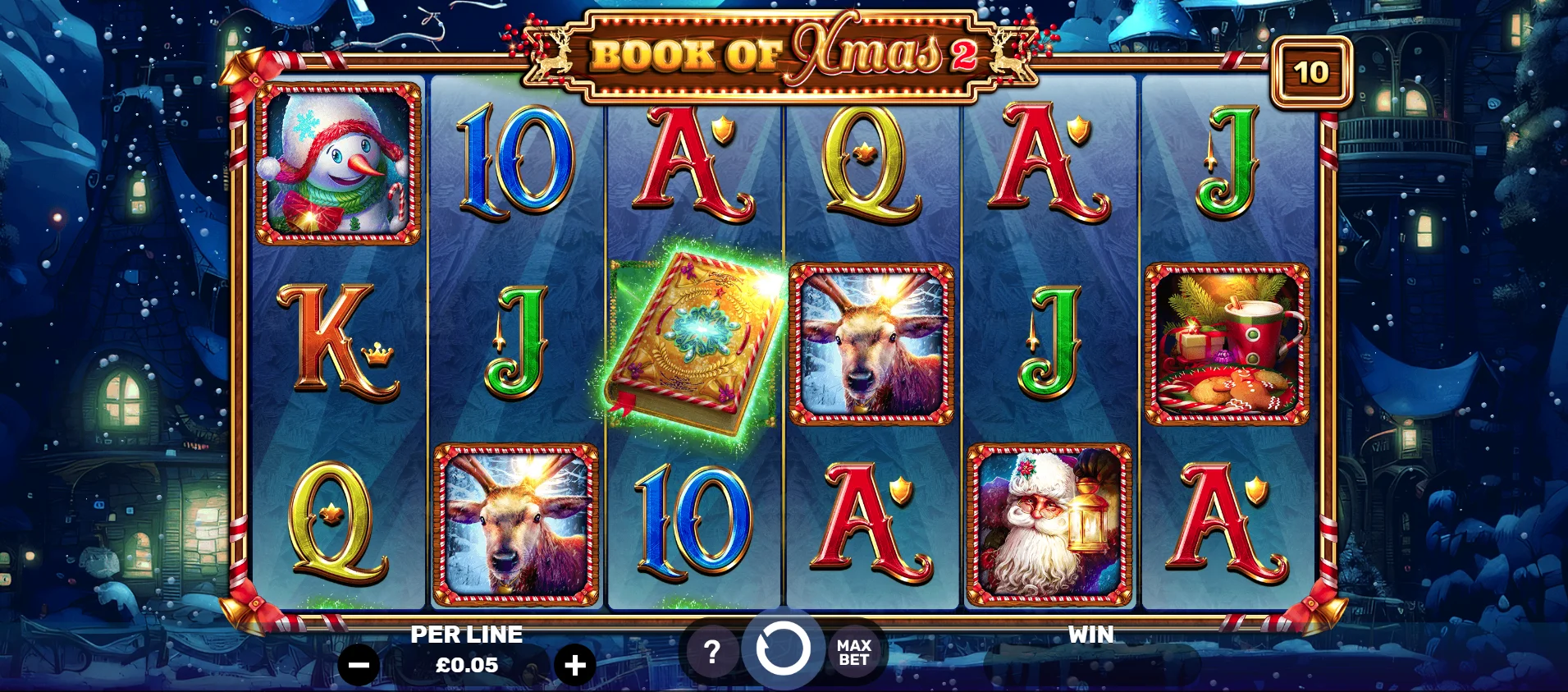Spin the reels using the circular spin button

784,651
